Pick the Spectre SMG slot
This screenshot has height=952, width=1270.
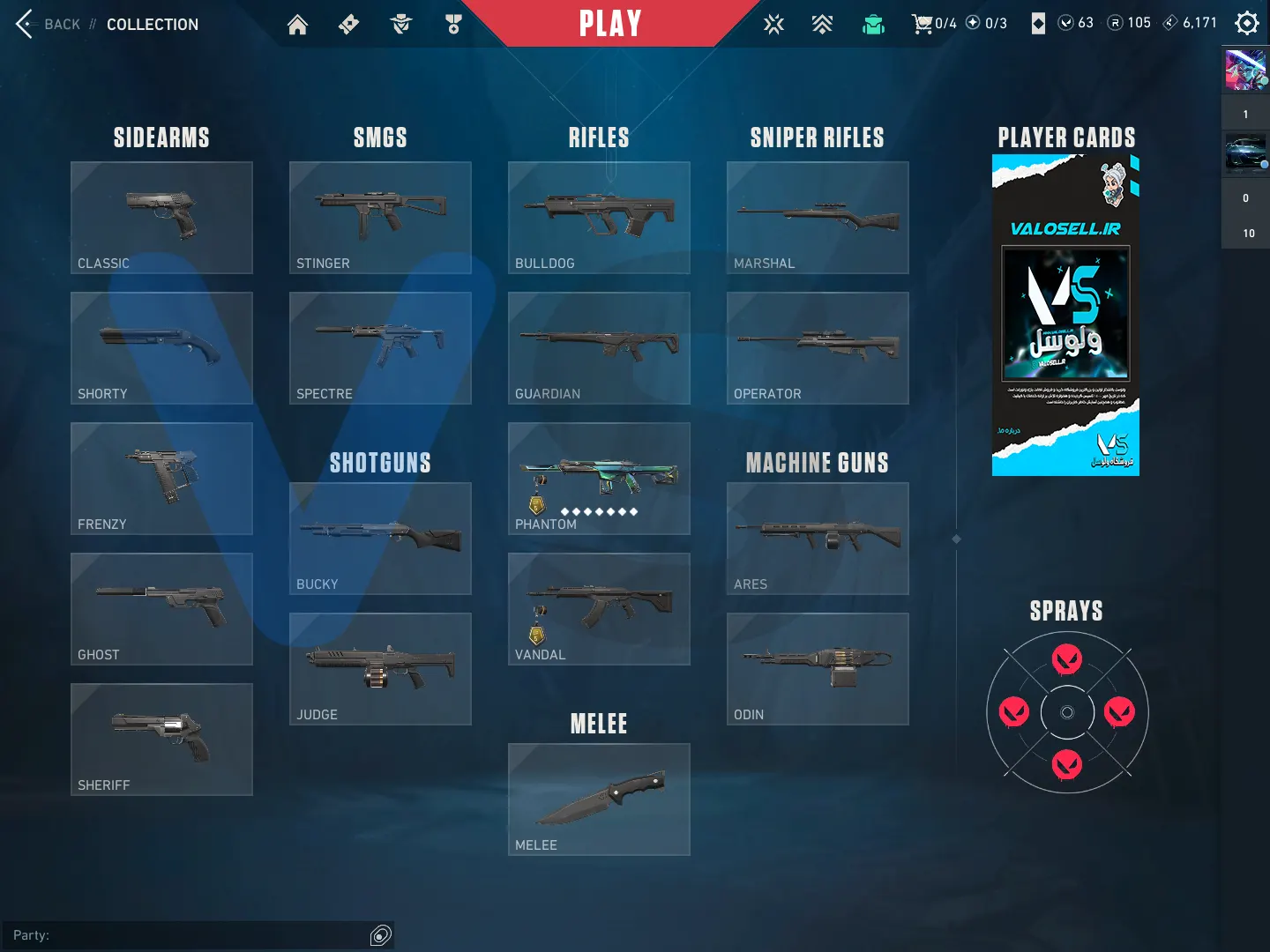click(380, 348)
